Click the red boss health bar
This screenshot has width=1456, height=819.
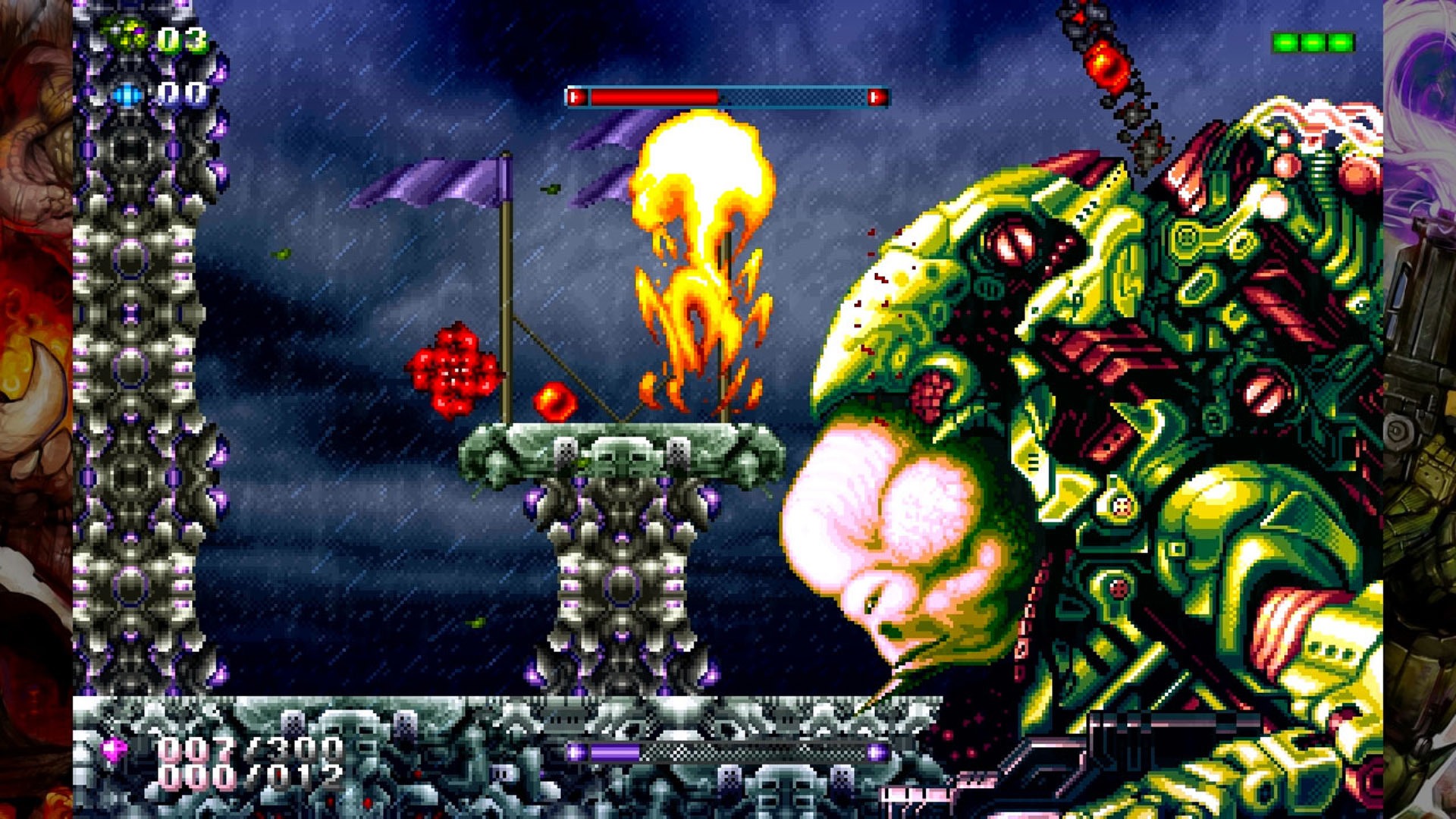652,96
